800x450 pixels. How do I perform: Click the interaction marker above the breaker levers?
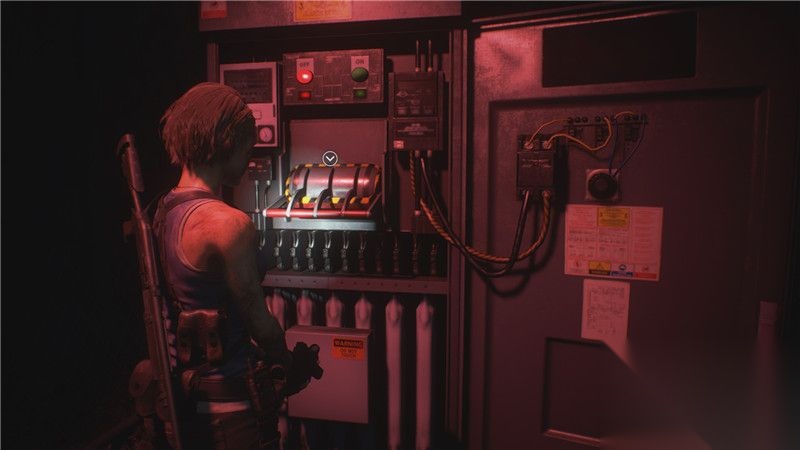click(x=330, y=158)
